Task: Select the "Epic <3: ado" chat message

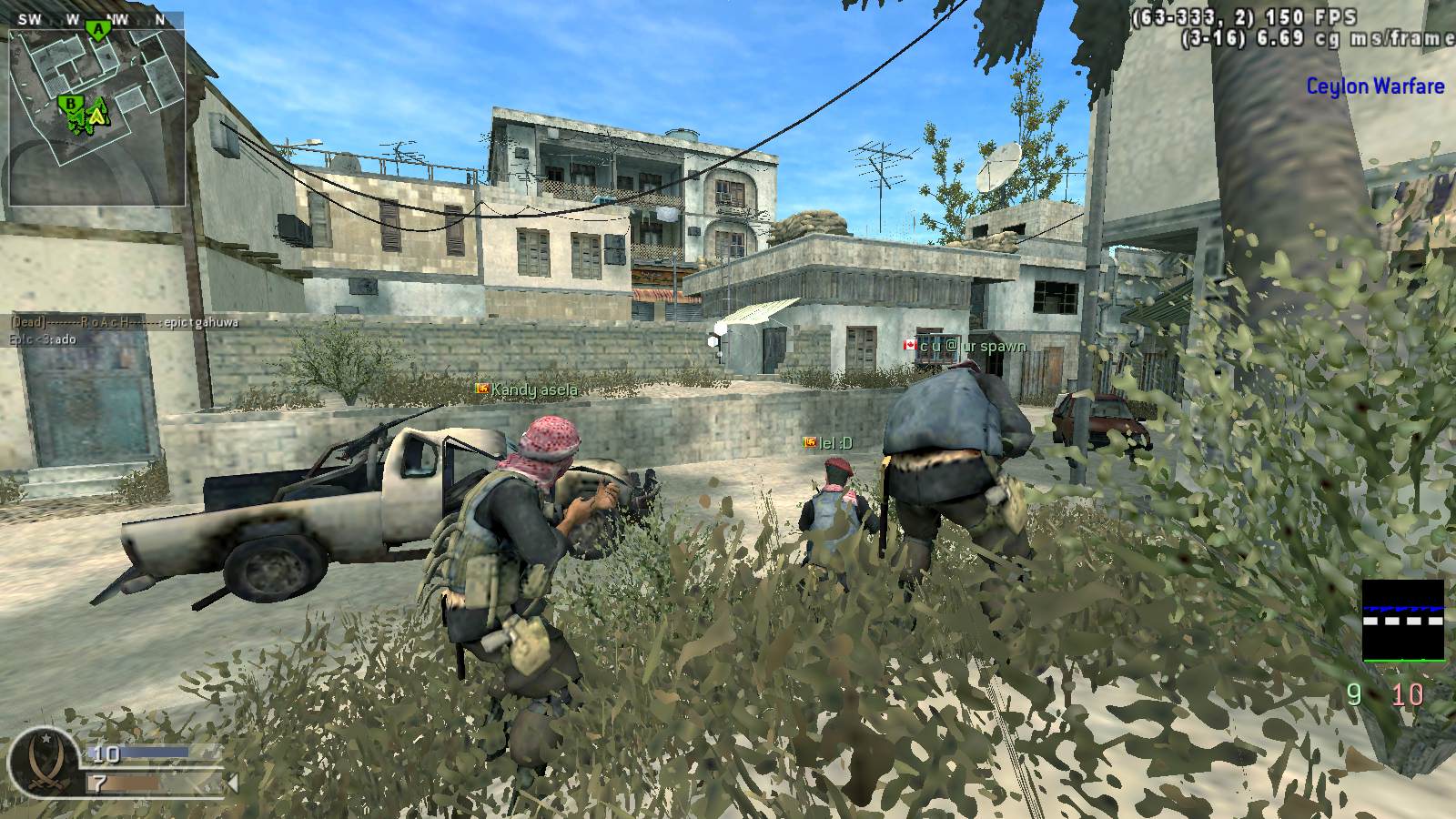Action: click(x=43, y=339)
